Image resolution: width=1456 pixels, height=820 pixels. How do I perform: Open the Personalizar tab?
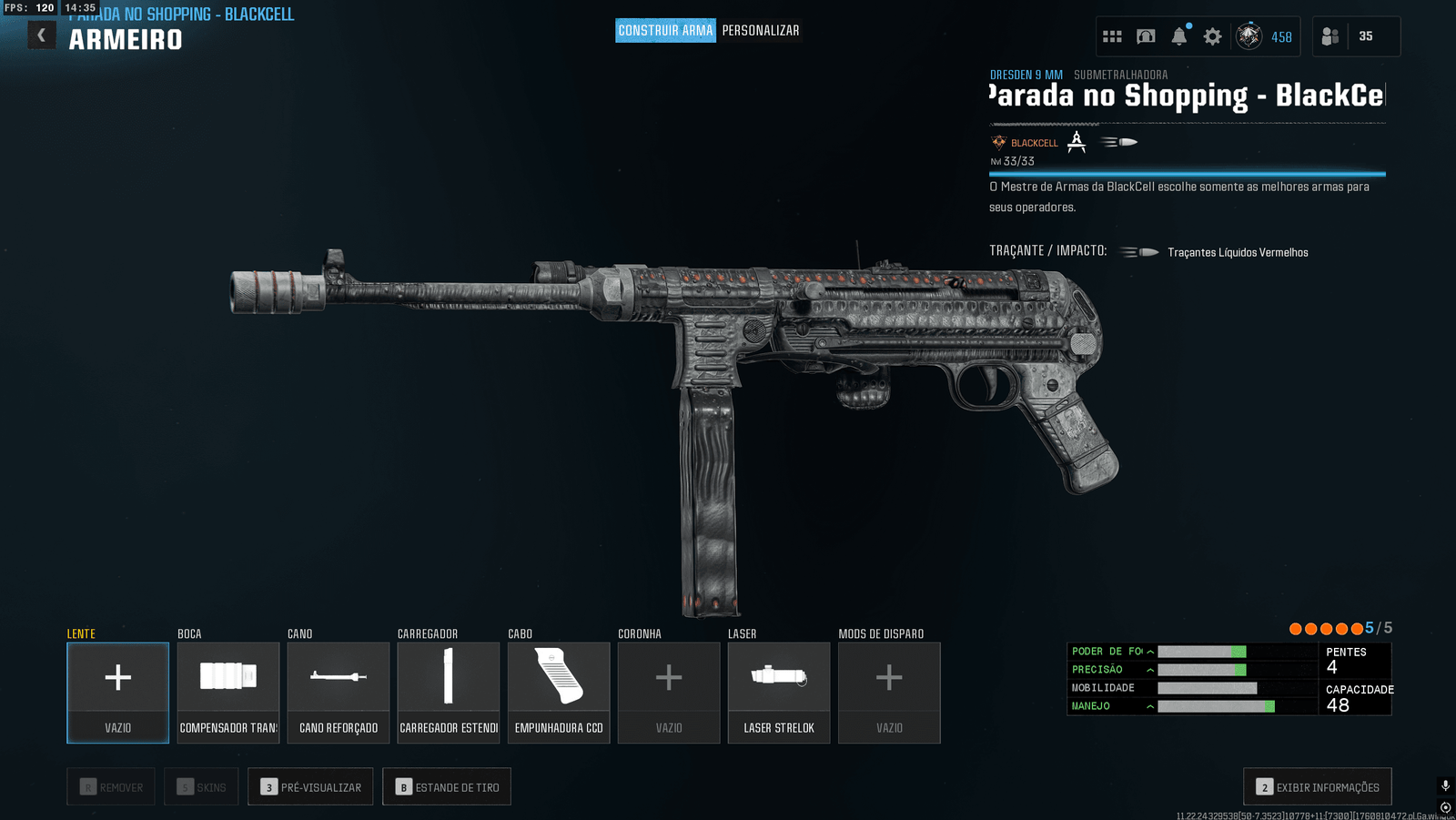click(x=761, y=31)
